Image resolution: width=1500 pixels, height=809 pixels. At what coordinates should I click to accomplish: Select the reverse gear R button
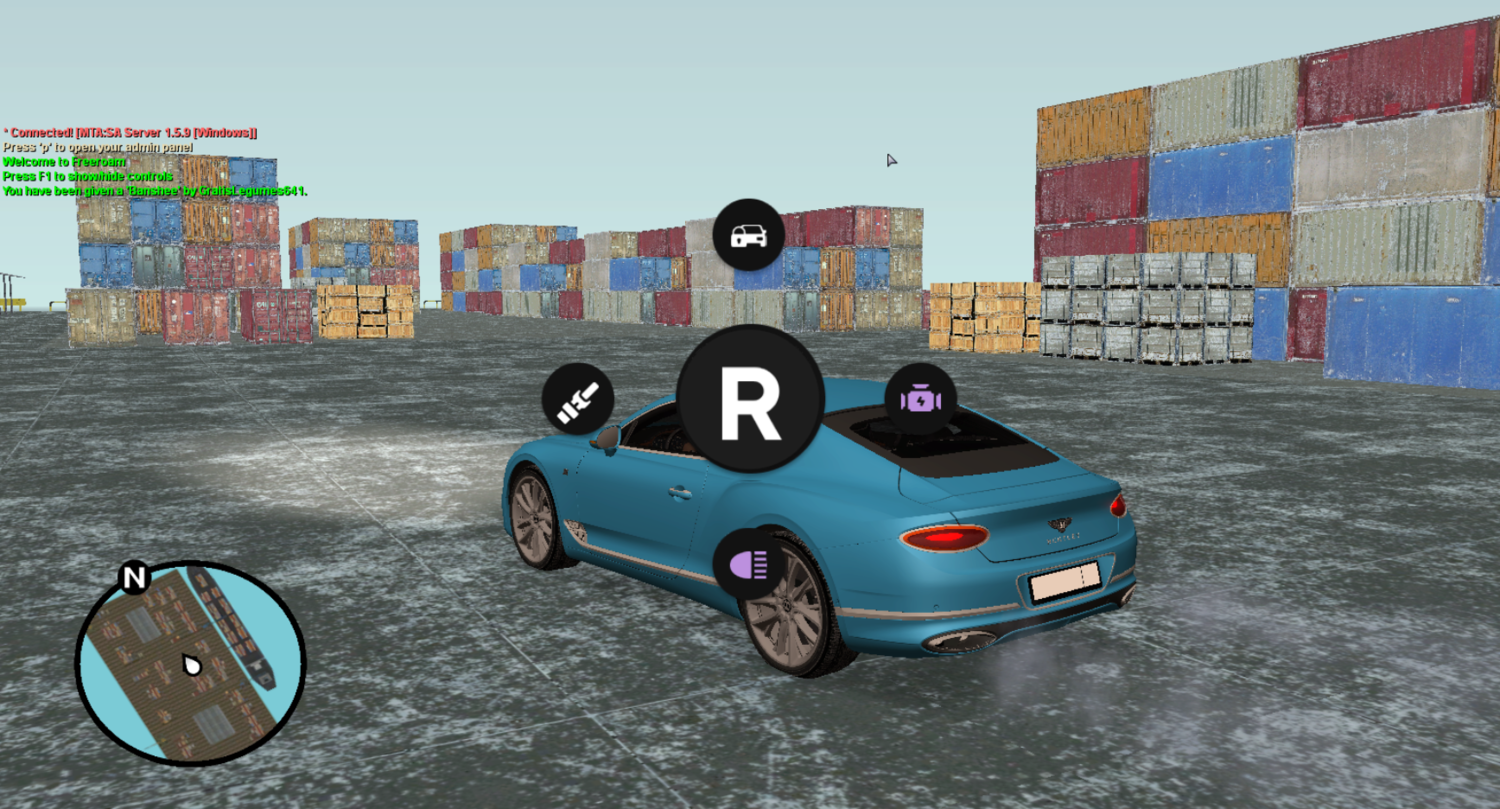point(750,399)
